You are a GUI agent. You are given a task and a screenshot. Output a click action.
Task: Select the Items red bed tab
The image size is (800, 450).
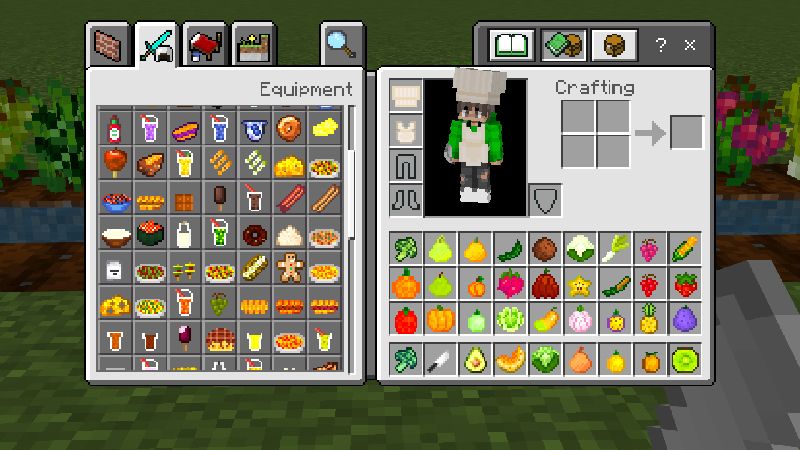pos(204,45)
